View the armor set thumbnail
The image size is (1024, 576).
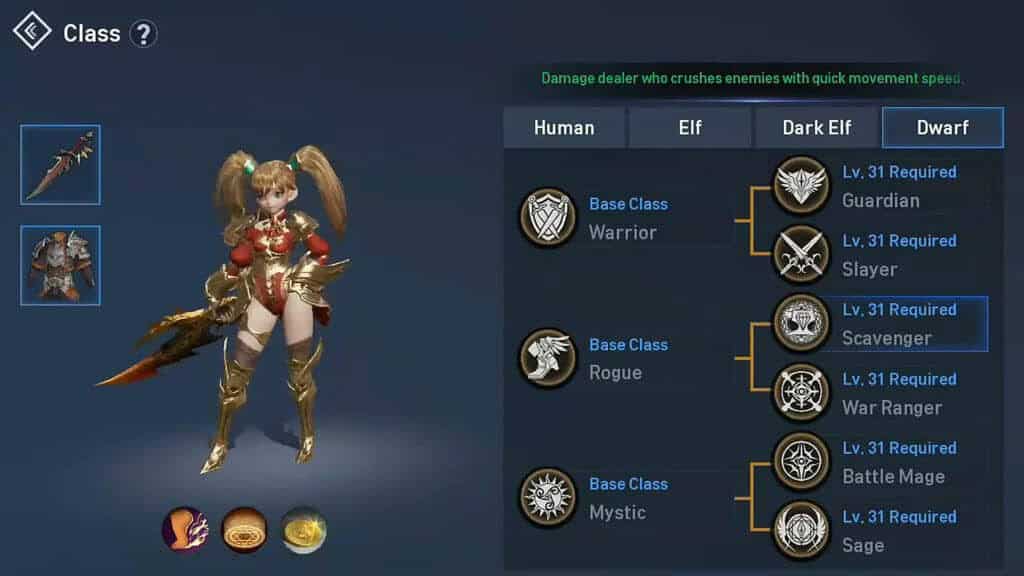click(61, 265)
